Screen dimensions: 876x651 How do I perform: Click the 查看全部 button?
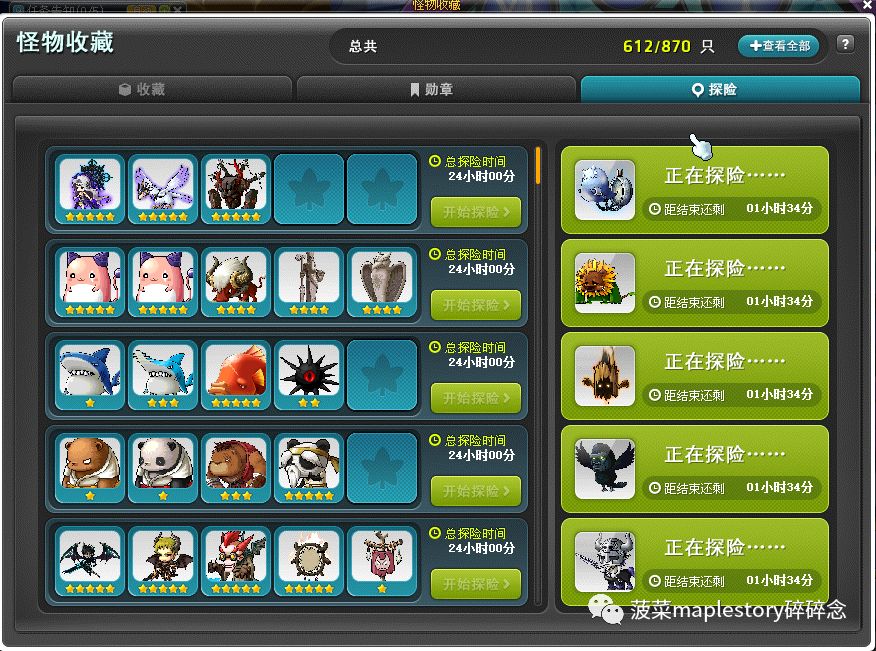click(779, 46)
